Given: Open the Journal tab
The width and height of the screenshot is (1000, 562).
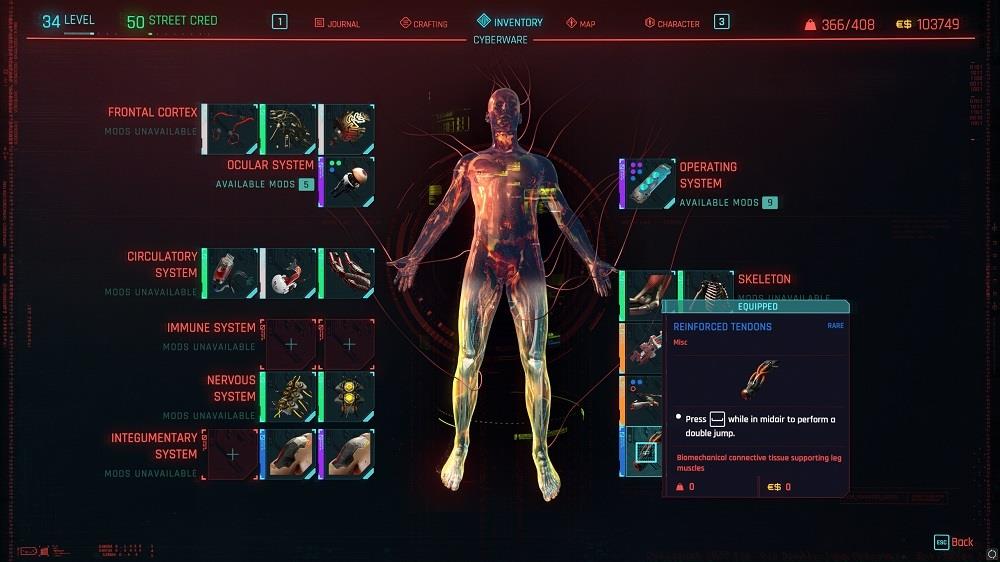Looking at the screenshot, I should tap(337, 23).
